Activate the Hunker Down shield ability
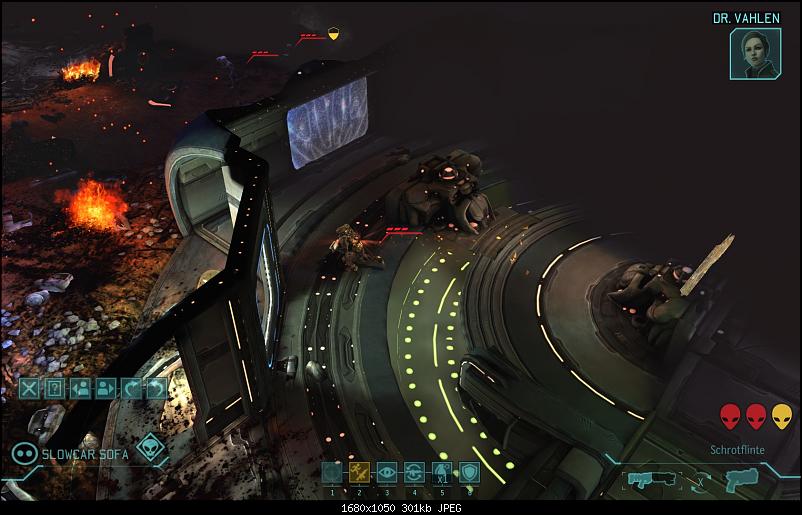The image size is (802, 515). tap(468, 473)
